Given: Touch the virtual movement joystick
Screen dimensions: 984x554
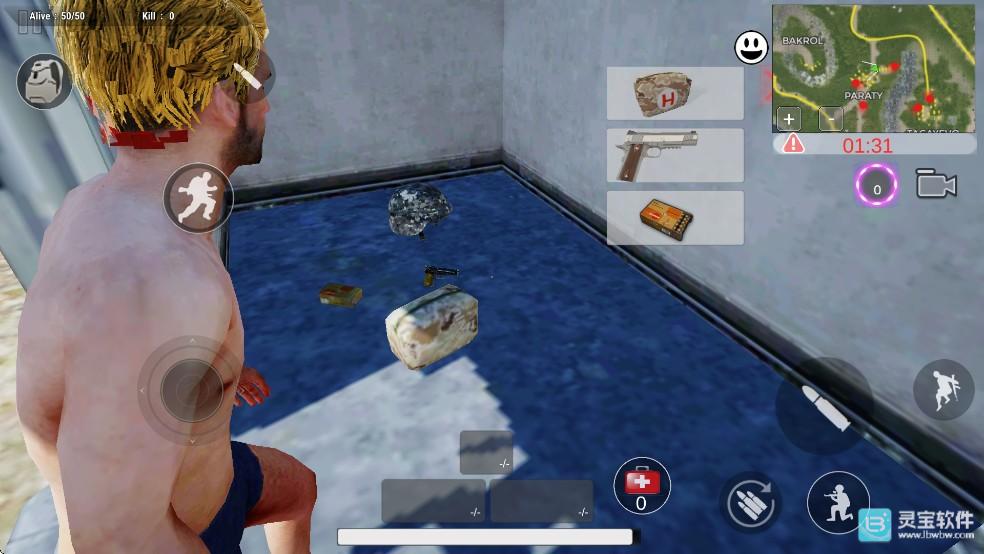Looking at the screenshot, I should click(190, 388).
